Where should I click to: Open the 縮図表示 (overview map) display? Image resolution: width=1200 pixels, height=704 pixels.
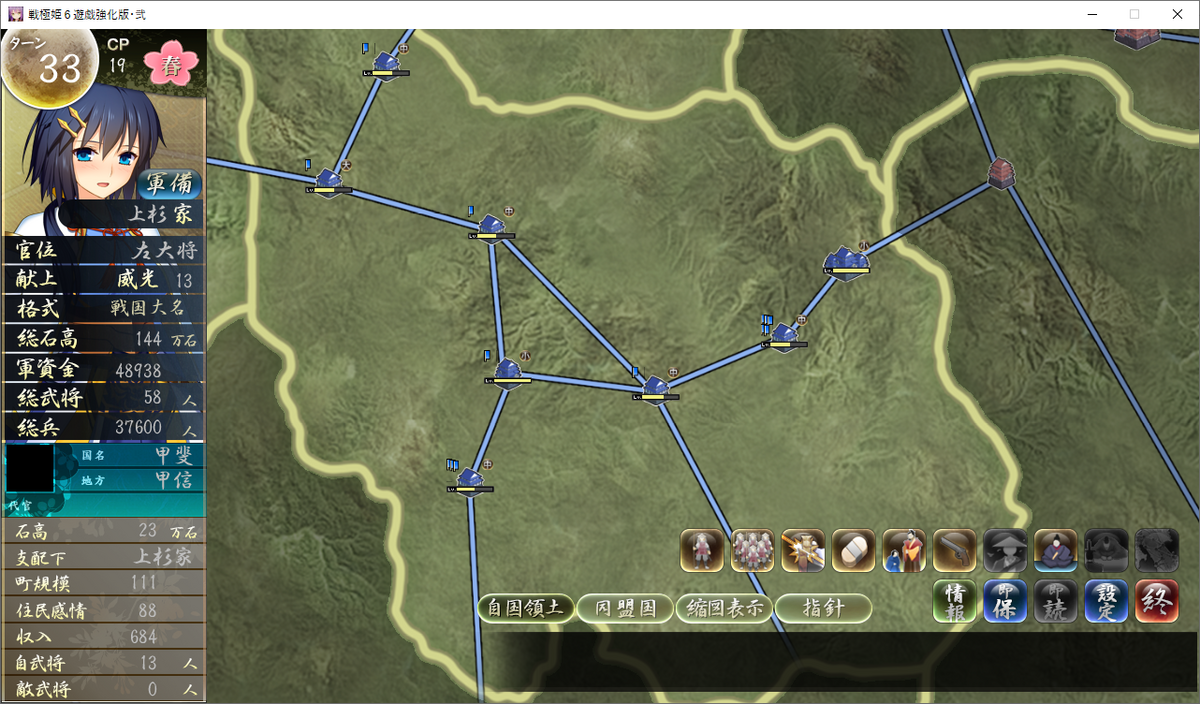click(724, 608)
